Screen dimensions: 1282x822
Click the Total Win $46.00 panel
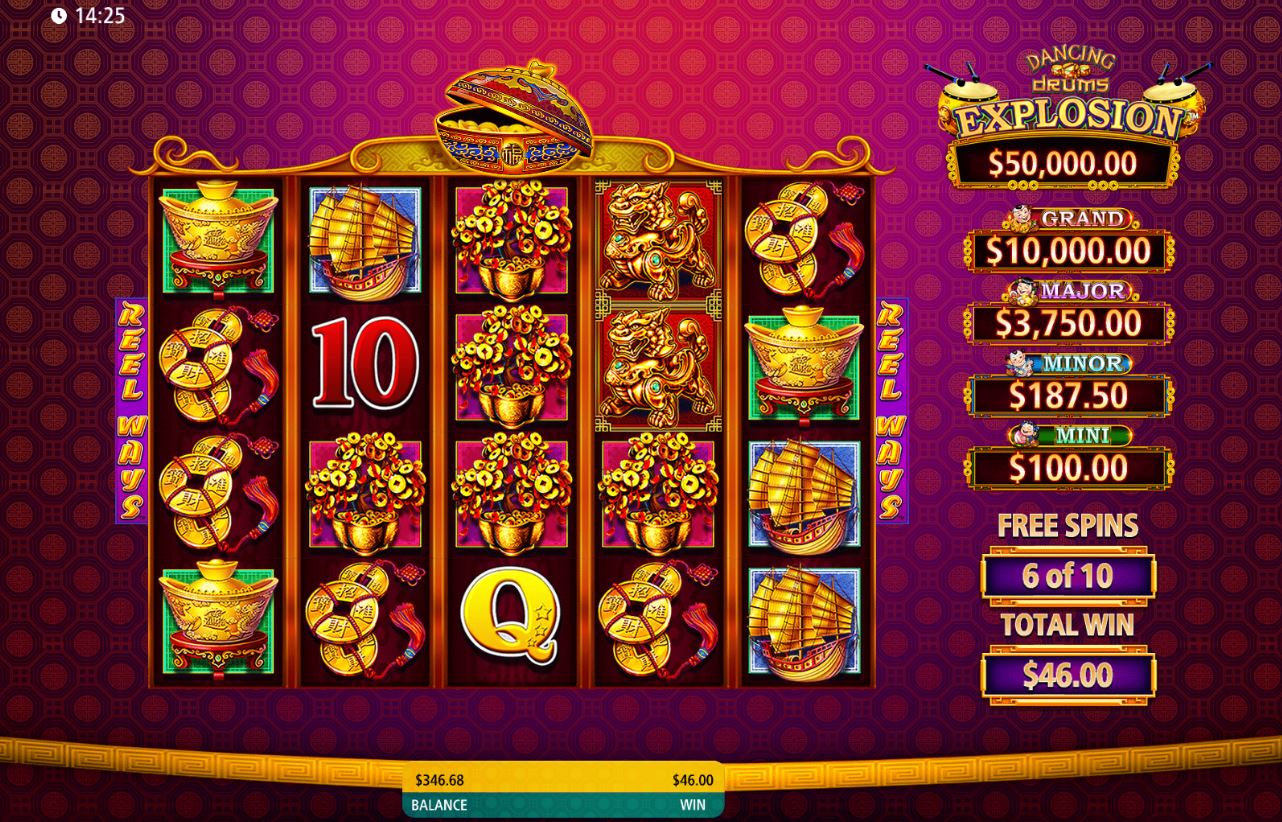coord(1068,674)
